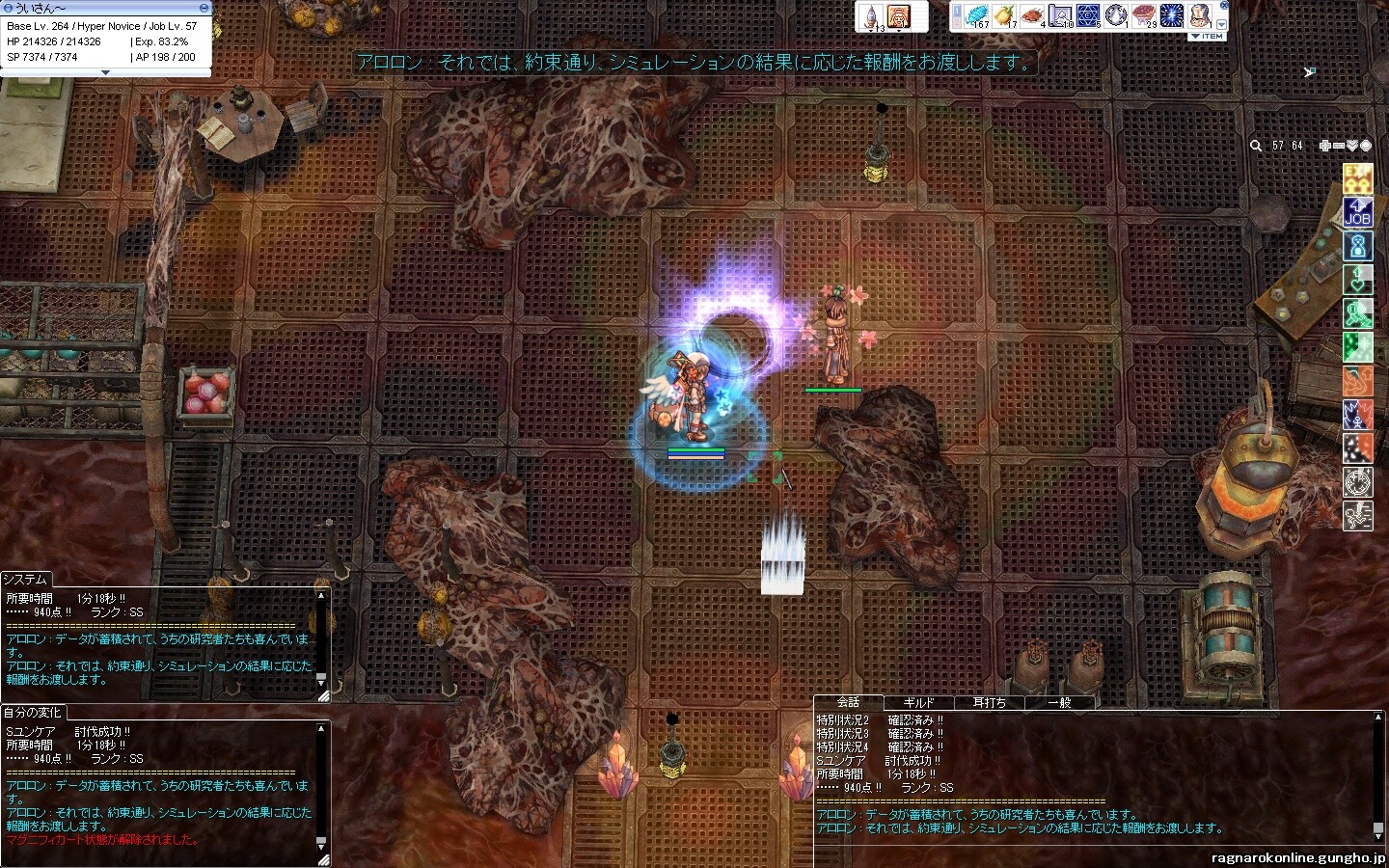This screenshot has height=868, width=1389.
Task: Toggle the ITEM hotbar dropdown label
Action: (x=1207, y=37)
